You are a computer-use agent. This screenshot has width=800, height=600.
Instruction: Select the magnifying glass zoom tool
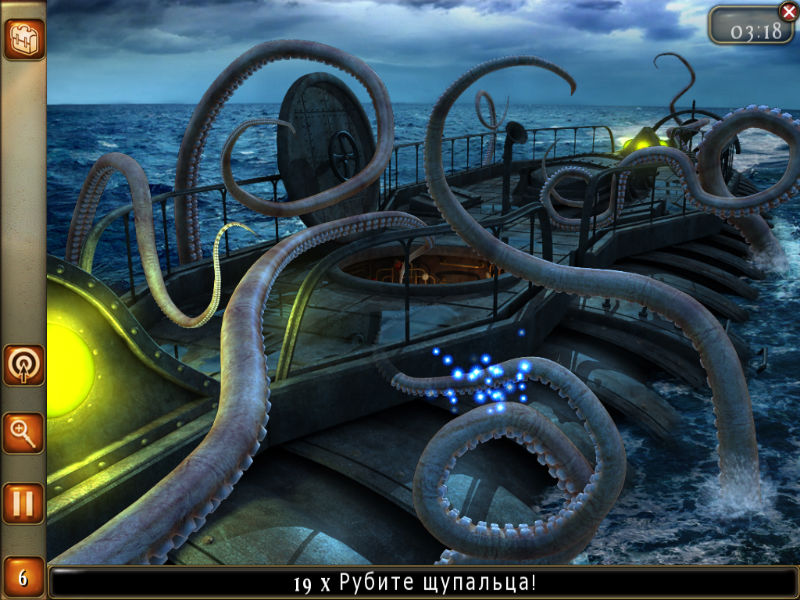(x=23, y=433)
